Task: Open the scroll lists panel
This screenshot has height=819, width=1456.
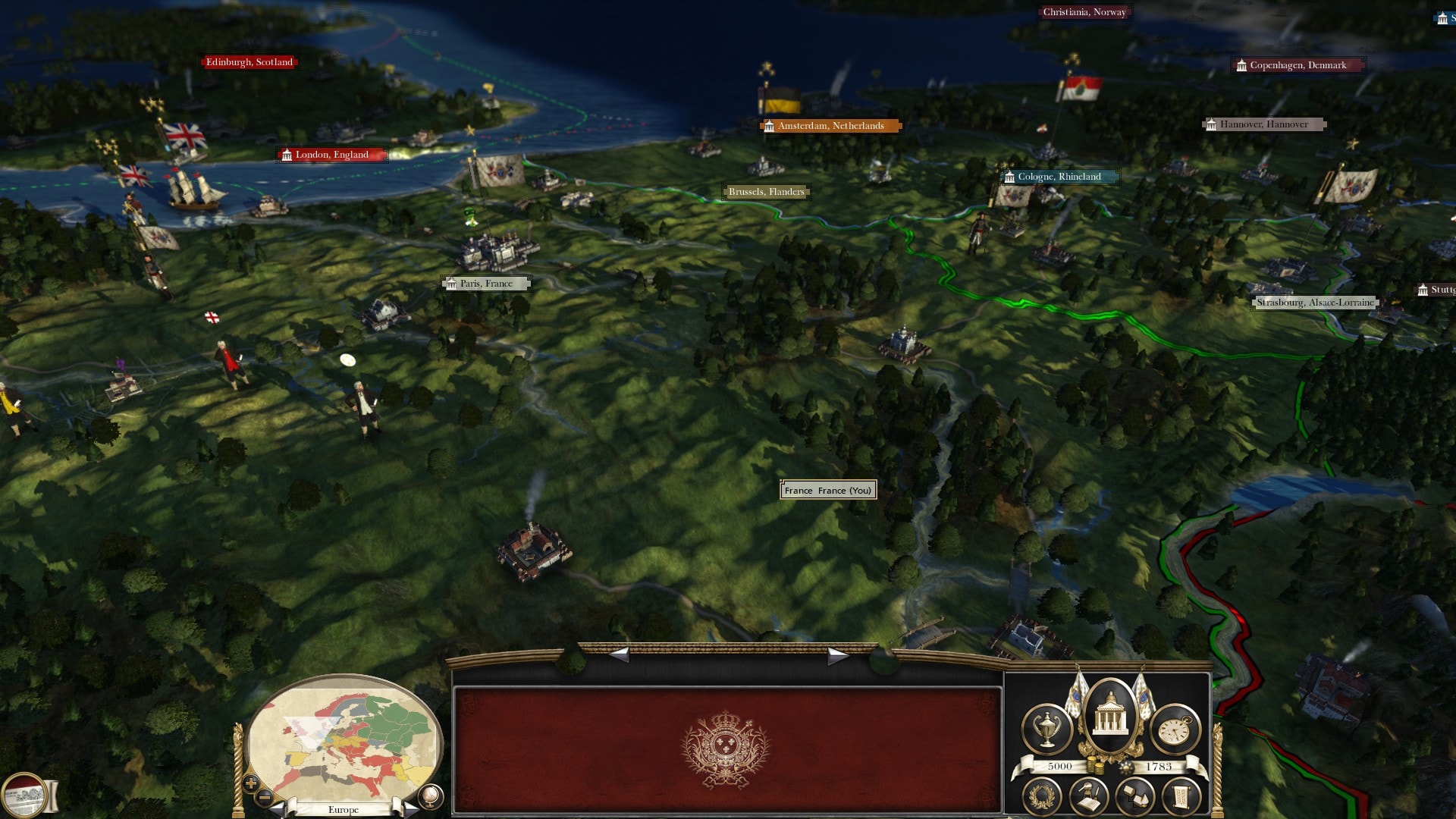Action: click(x=1181, y=797)
